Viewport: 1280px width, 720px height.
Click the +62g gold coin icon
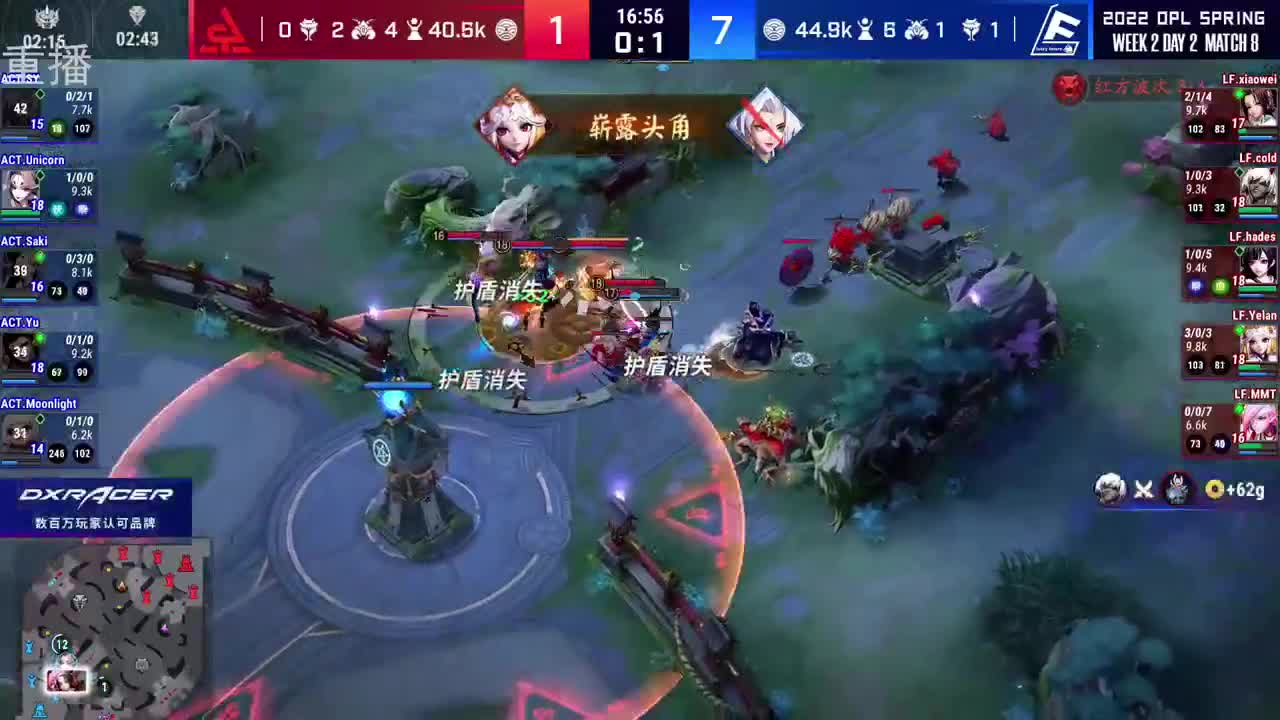click(x=1214, y=490)
